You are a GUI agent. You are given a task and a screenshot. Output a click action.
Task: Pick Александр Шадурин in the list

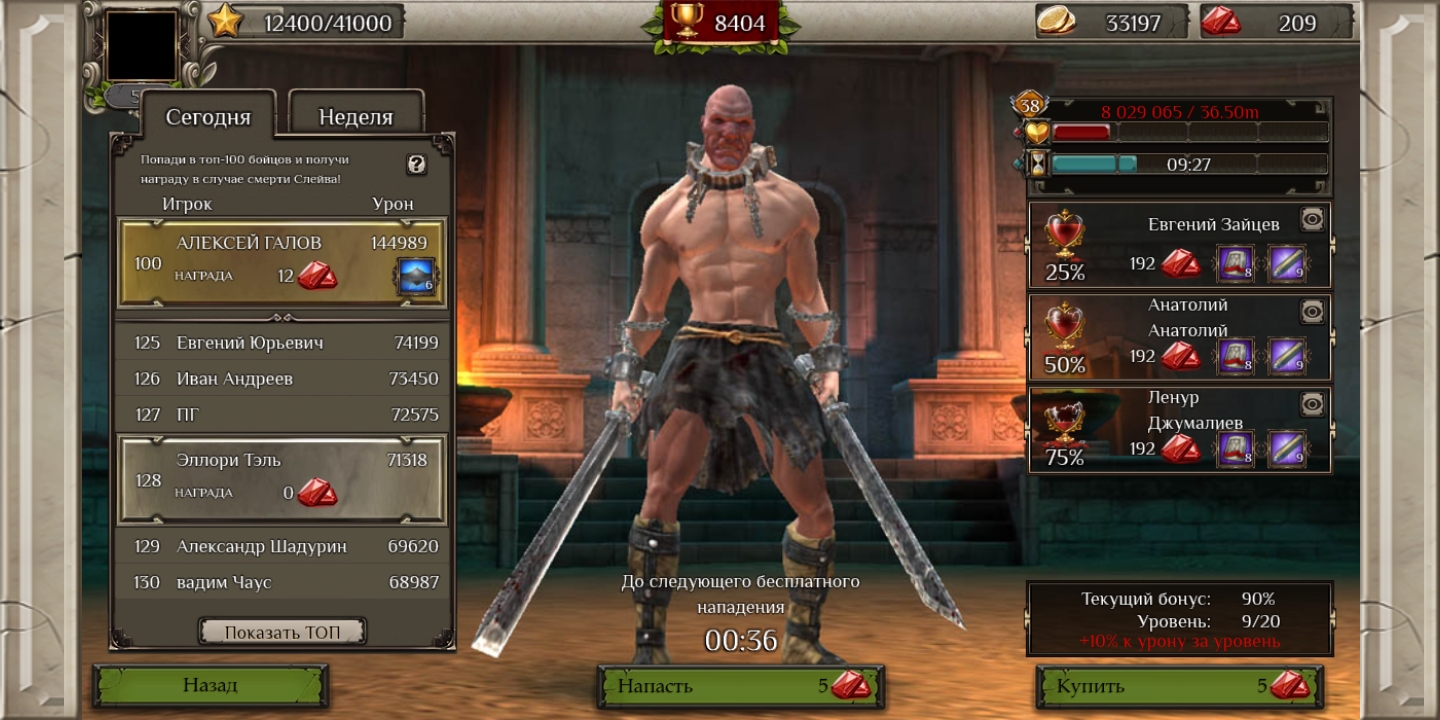point(282,547)
